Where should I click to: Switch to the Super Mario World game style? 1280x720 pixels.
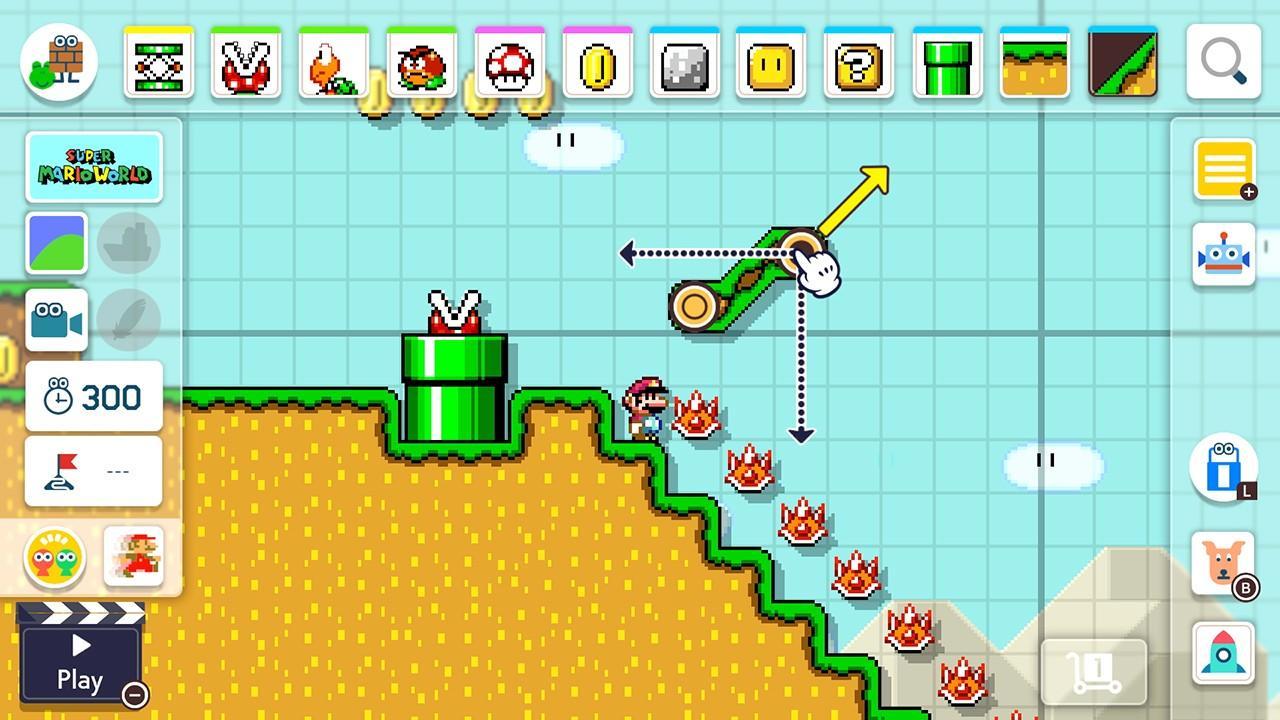(x=94, y=166)
